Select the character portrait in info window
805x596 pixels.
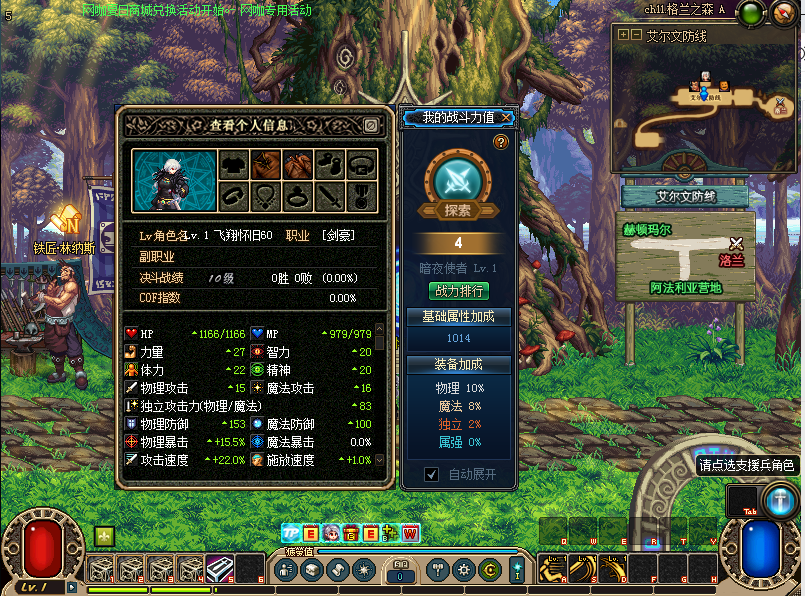[174, 180]
